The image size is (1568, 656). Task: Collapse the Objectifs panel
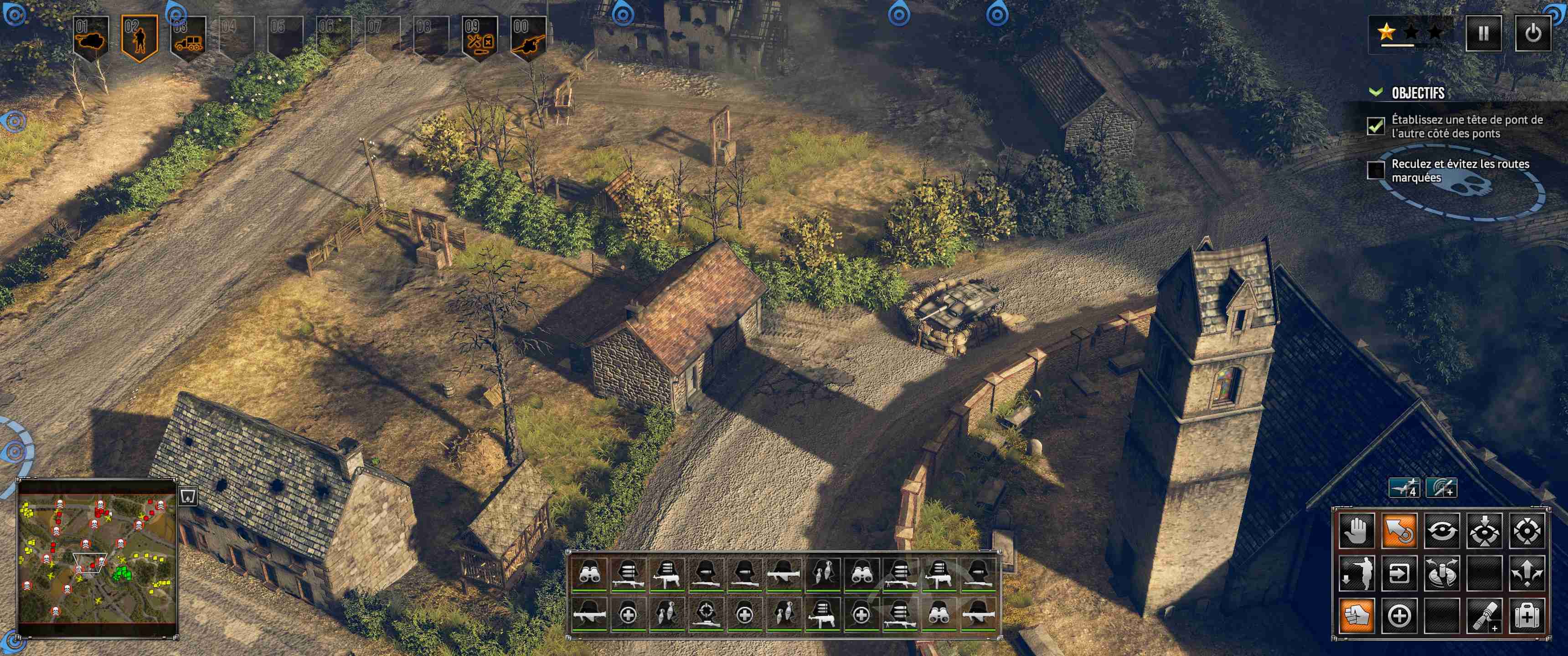(1375, 92)
